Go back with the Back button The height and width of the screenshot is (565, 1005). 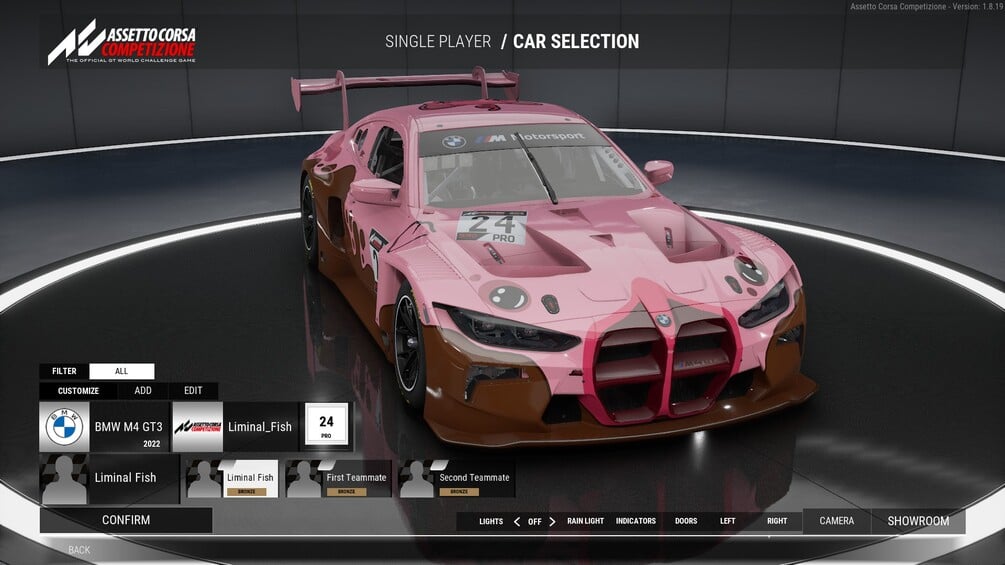click(79, 550)
